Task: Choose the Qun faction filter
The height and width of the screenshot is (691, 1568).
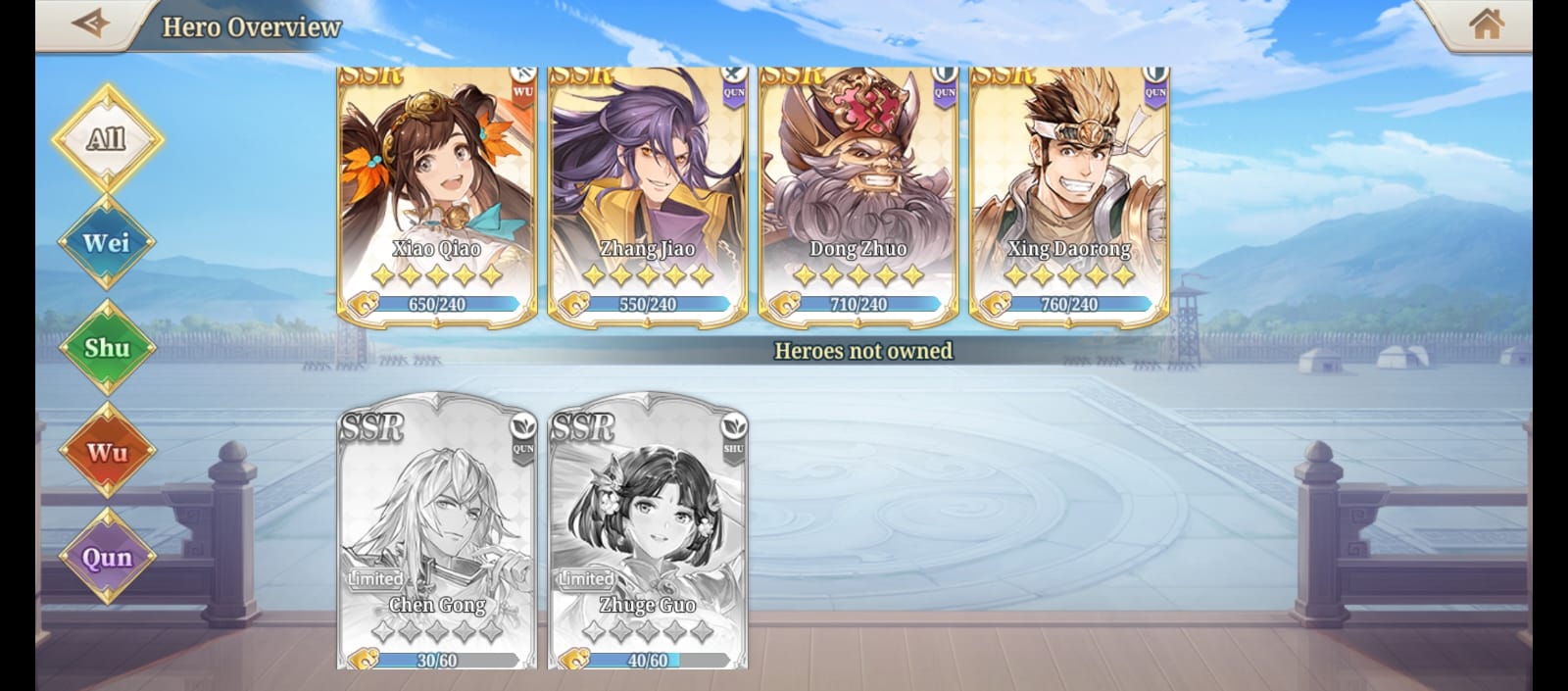Action: pyautogui.click(x=106, y=557)
